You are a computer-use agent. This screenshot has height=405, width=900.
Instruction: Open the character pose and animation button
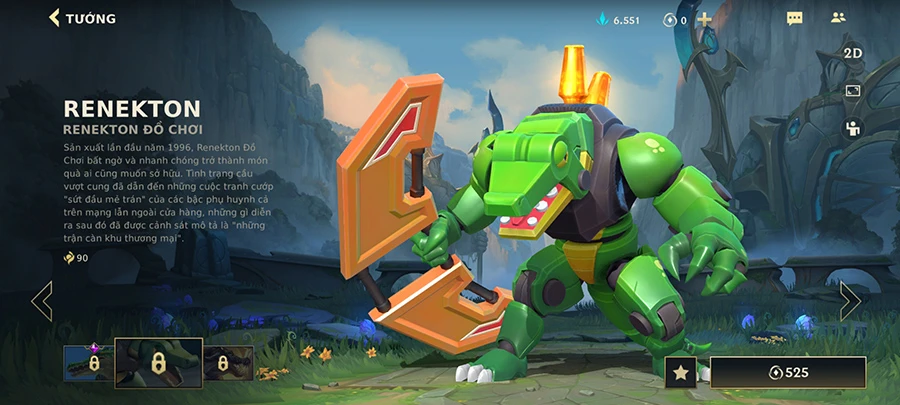(x=852, y=128)
